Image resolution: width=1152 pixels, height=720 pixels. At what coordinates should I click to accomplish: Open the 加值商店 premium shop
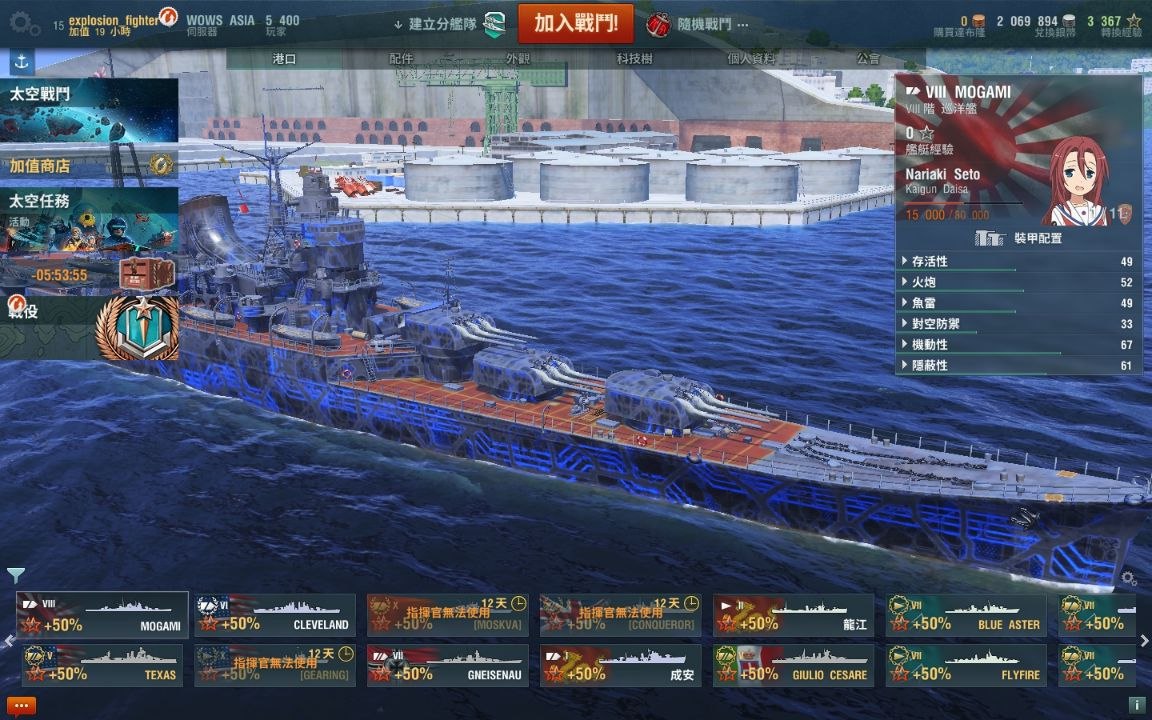(x=89, y=166)
